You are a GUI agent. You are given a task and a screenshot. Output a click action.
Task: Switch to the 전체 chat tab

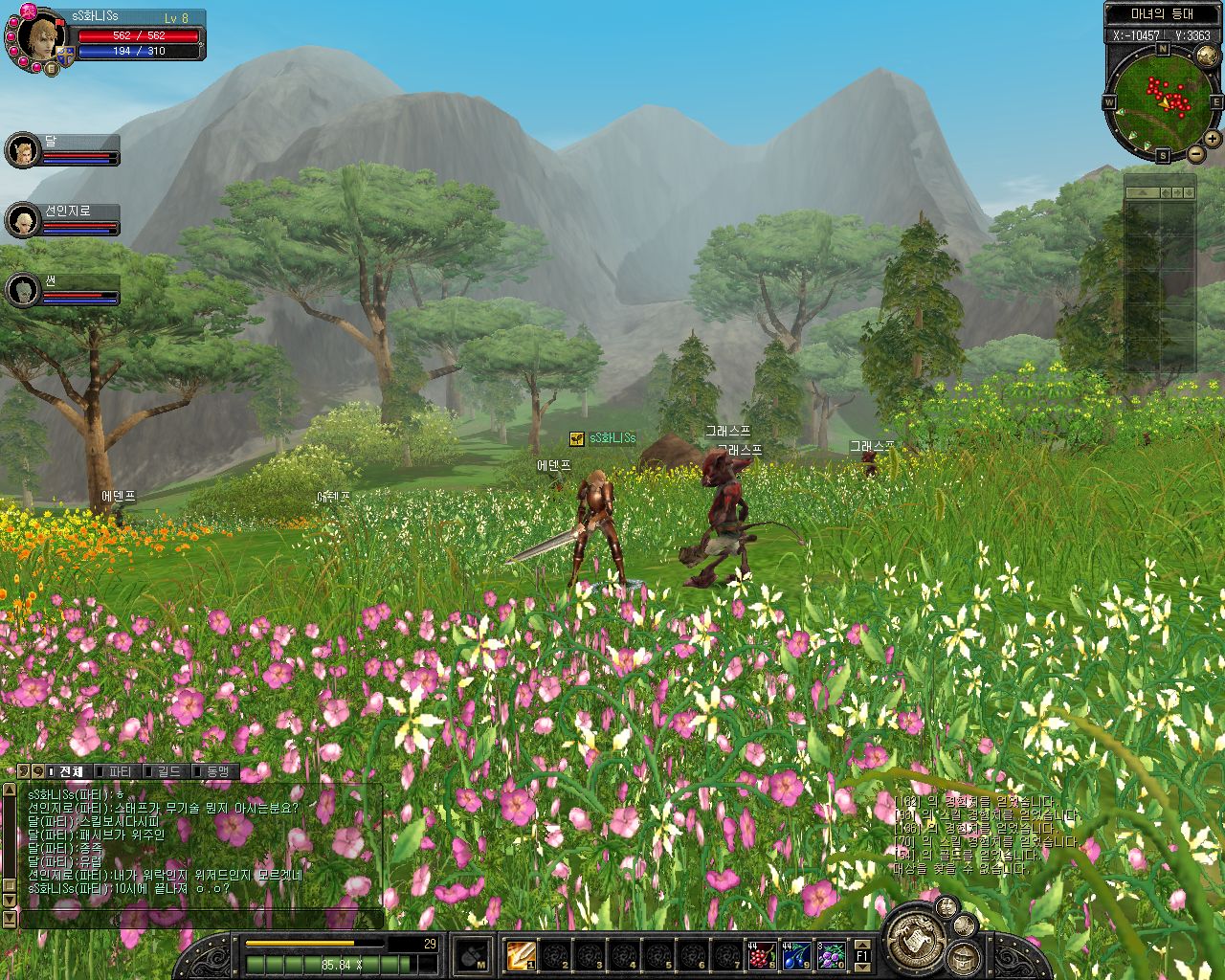(x=69, y=771)
